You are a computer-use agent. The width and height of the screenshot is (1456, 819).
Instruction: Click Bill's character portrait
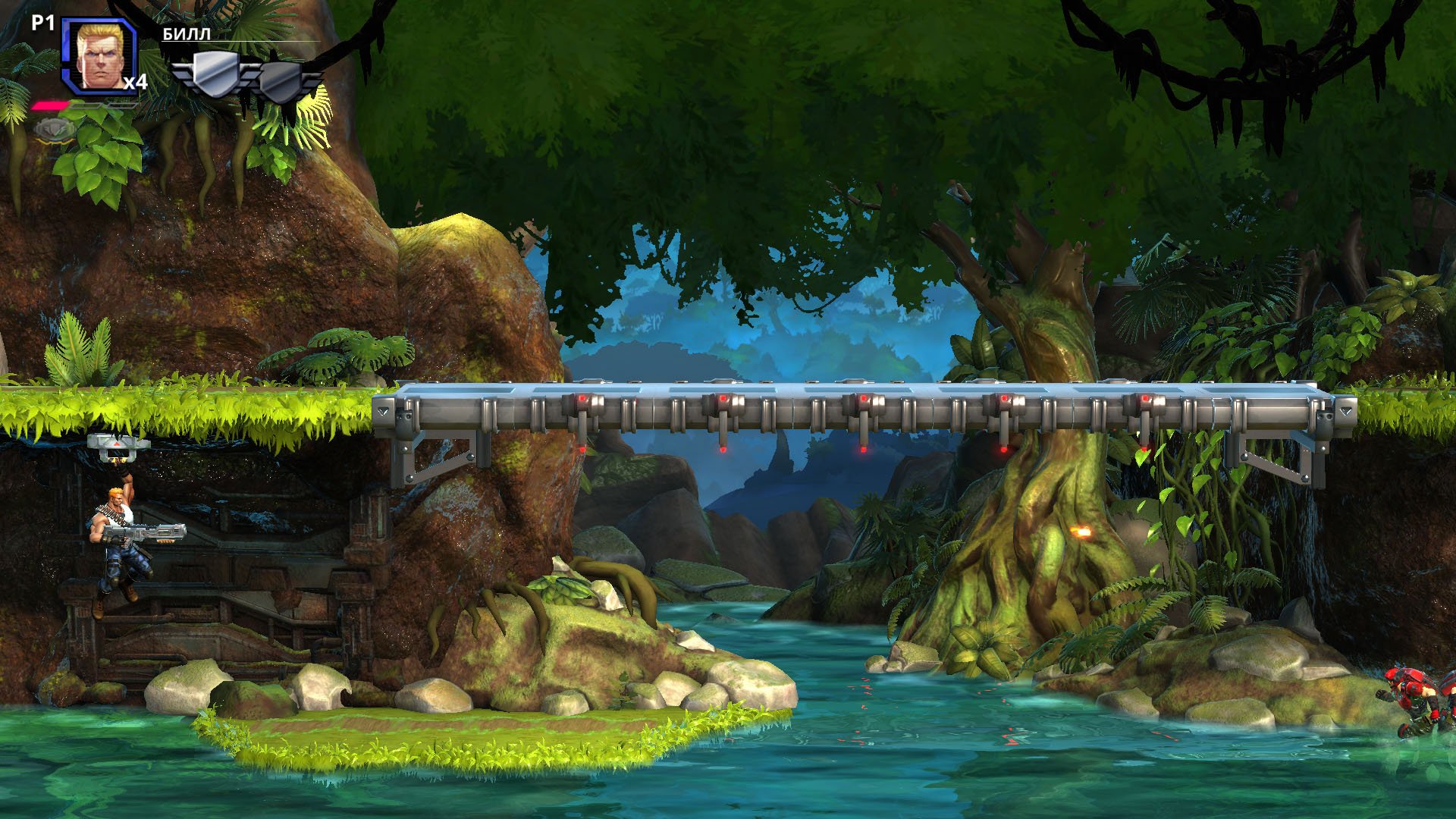point(98,56)
